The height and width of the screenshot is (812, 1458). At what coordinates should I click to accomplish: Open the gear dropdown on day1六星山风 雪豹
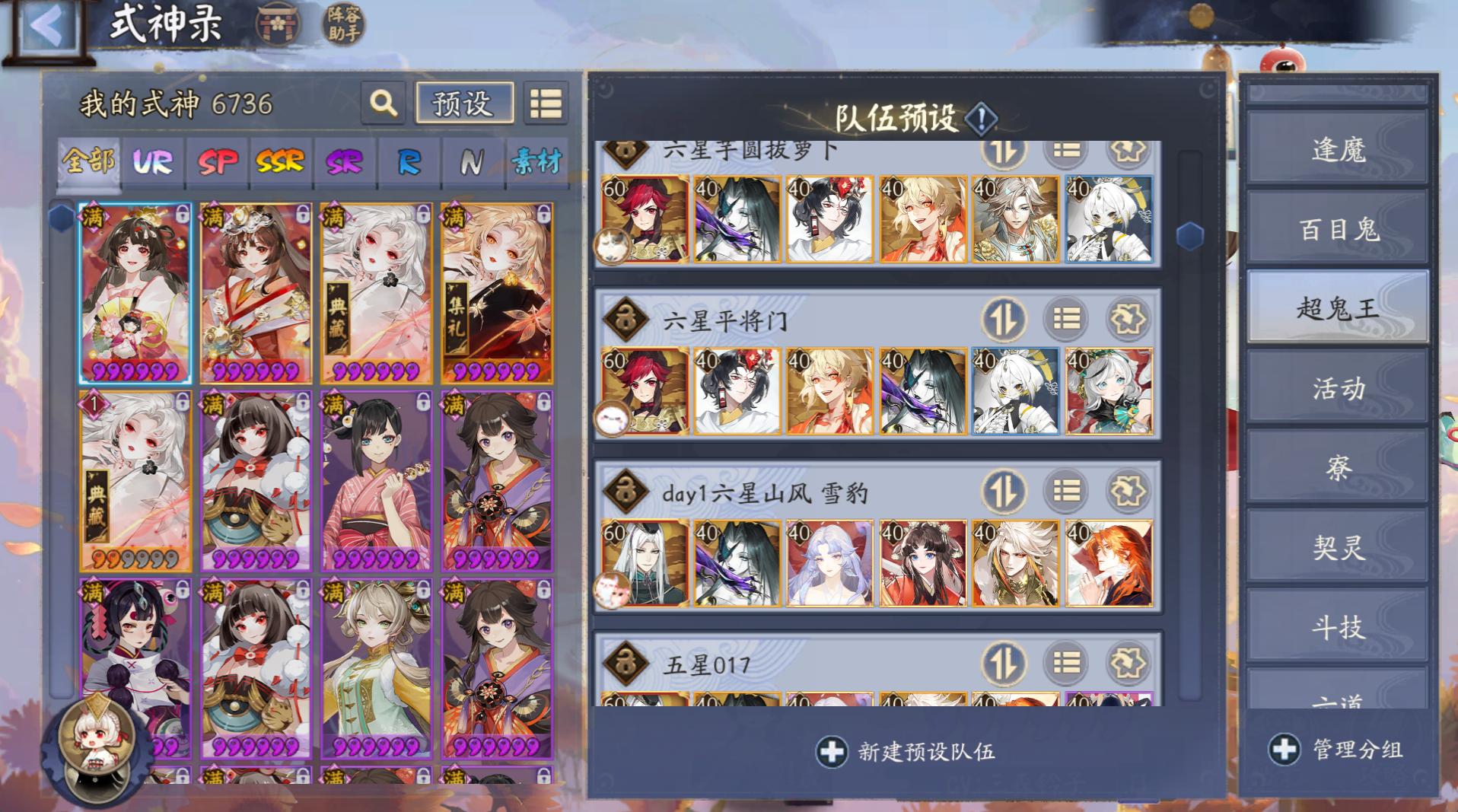click(1128, 492)
